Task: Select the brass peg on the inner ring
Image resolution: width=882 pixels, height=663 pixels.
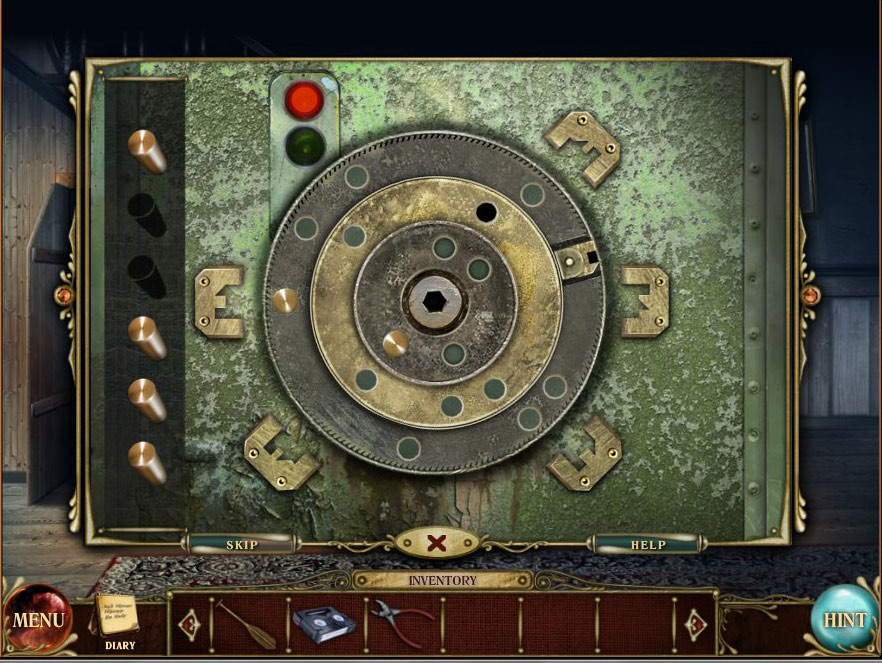Action: click(395, 344)
